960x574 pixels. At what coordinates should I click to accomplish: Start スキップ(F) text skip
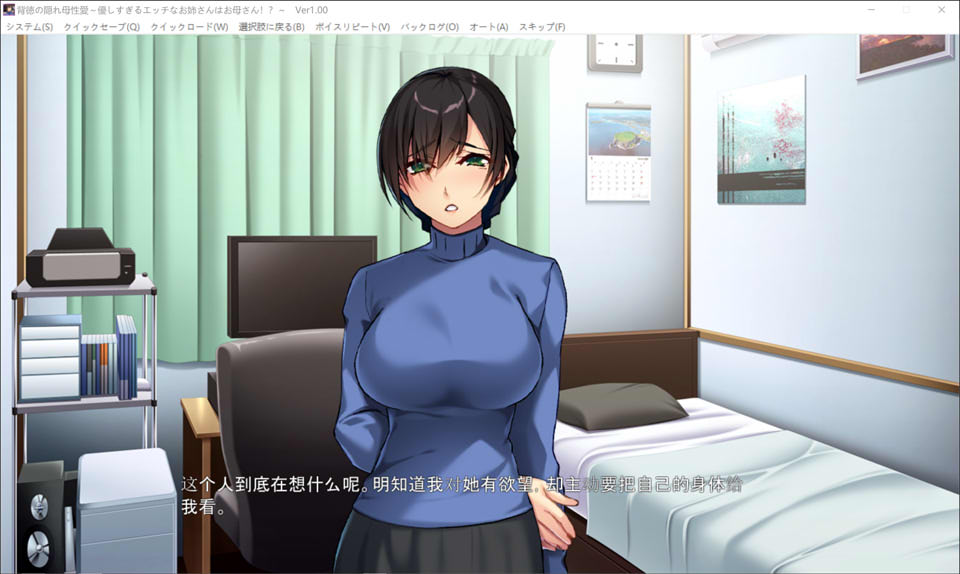(541, 27)
